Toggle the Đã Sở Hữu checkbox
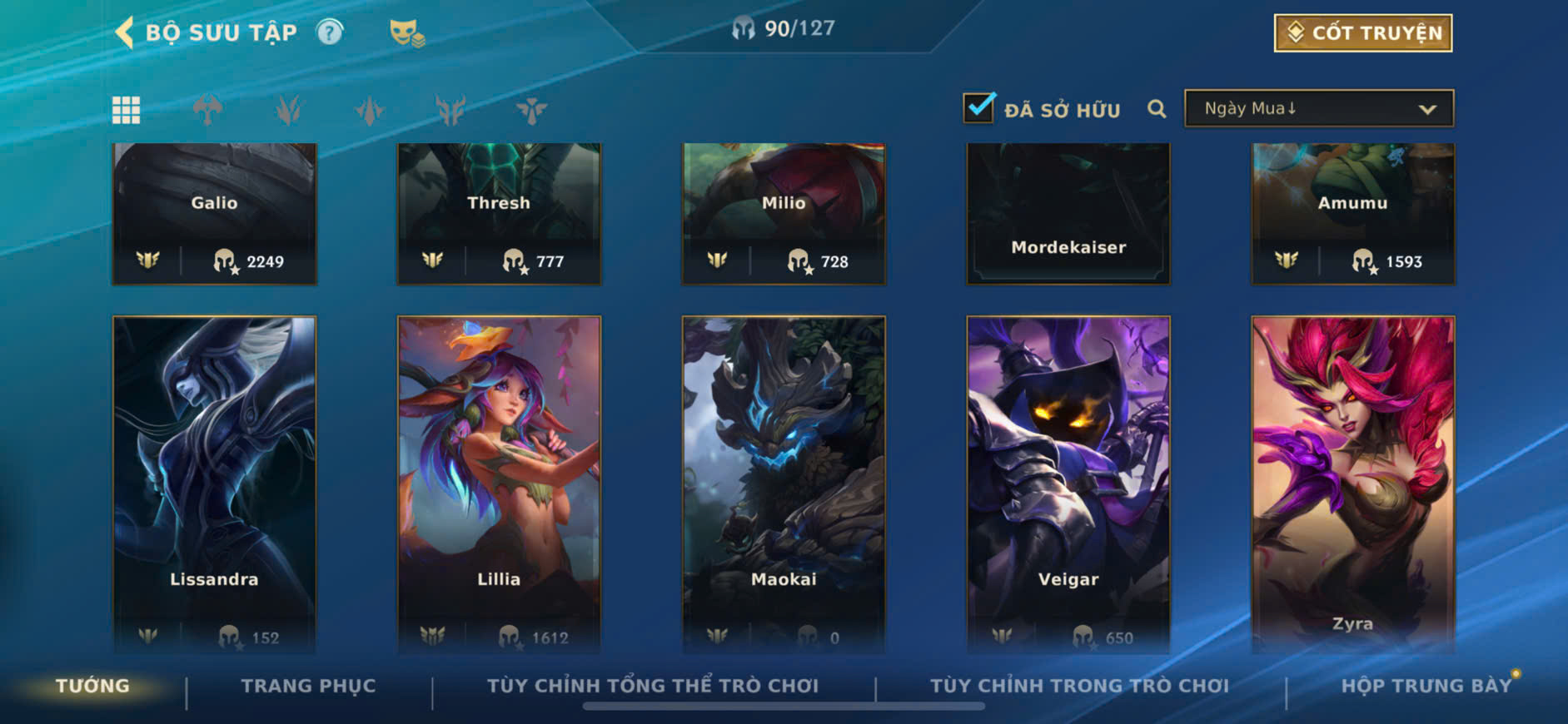The image size is (1568, 724). pyautogui.click(x=978, y=108)
